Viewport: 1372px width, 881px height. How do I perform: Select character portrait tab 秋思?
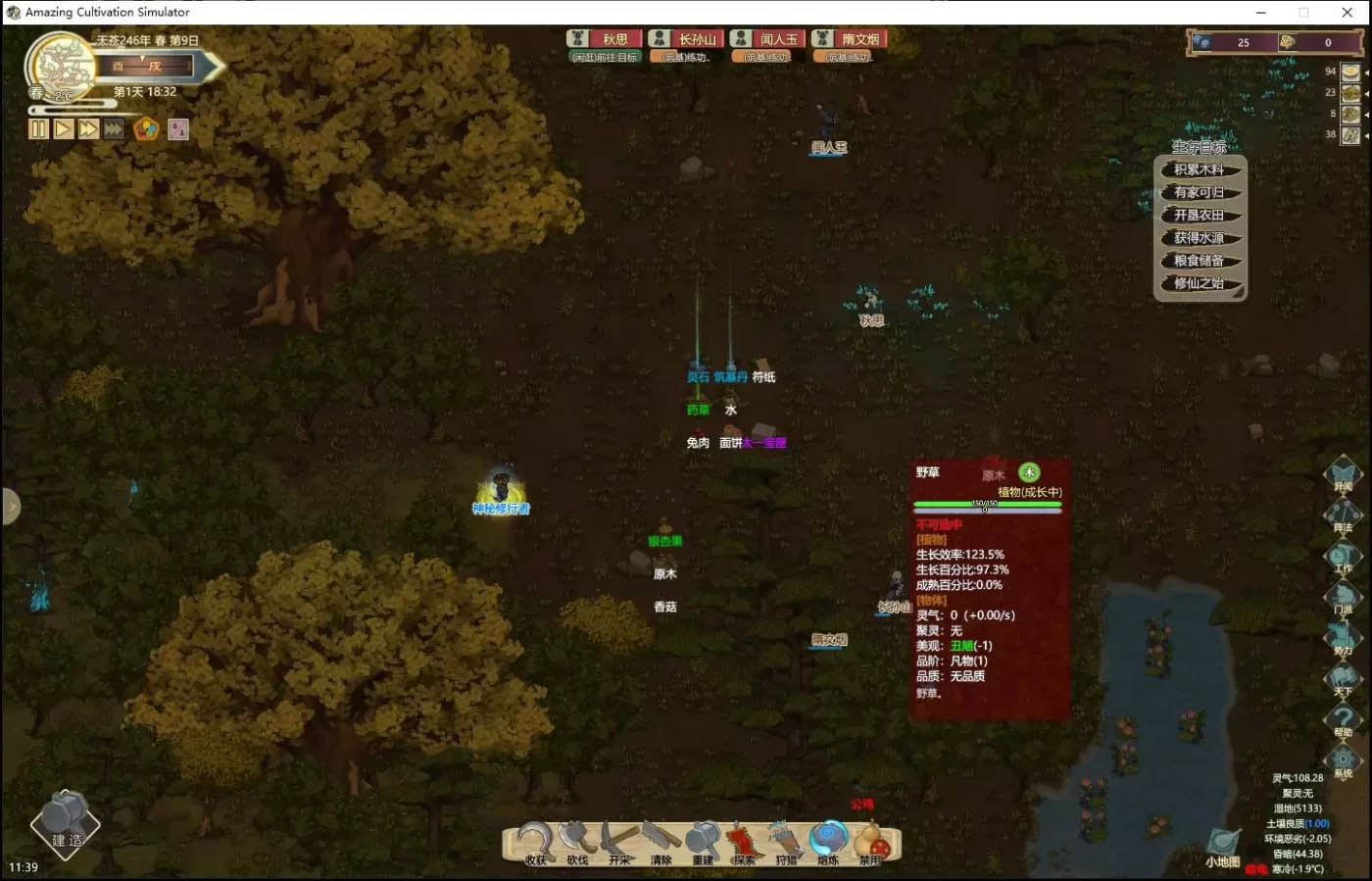[604, 39]
